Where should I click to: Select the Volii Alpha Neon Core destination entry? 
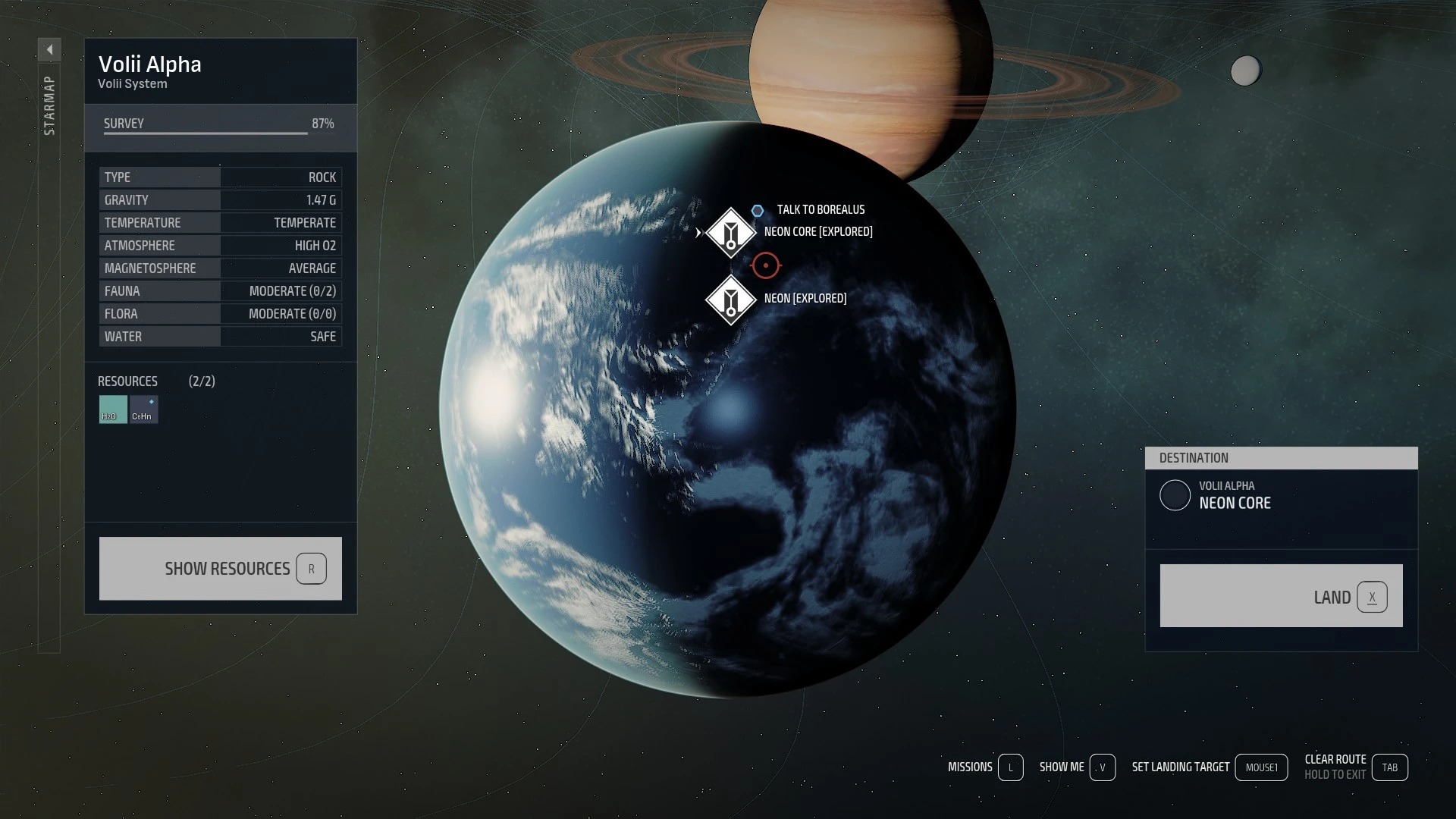coord(1235,495)
